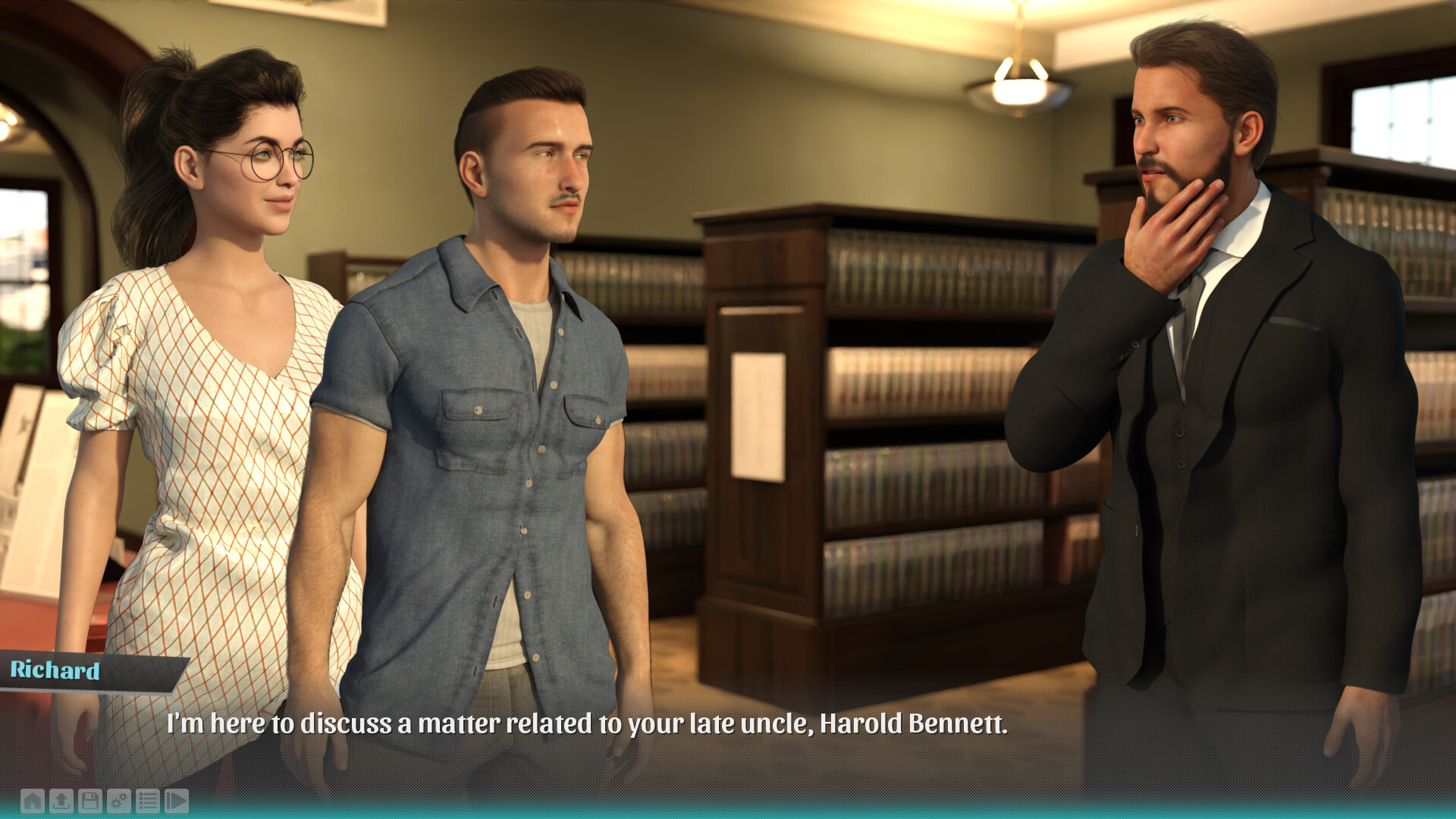
Task: Skip forward through the dialogue
Action: [177, 801]
